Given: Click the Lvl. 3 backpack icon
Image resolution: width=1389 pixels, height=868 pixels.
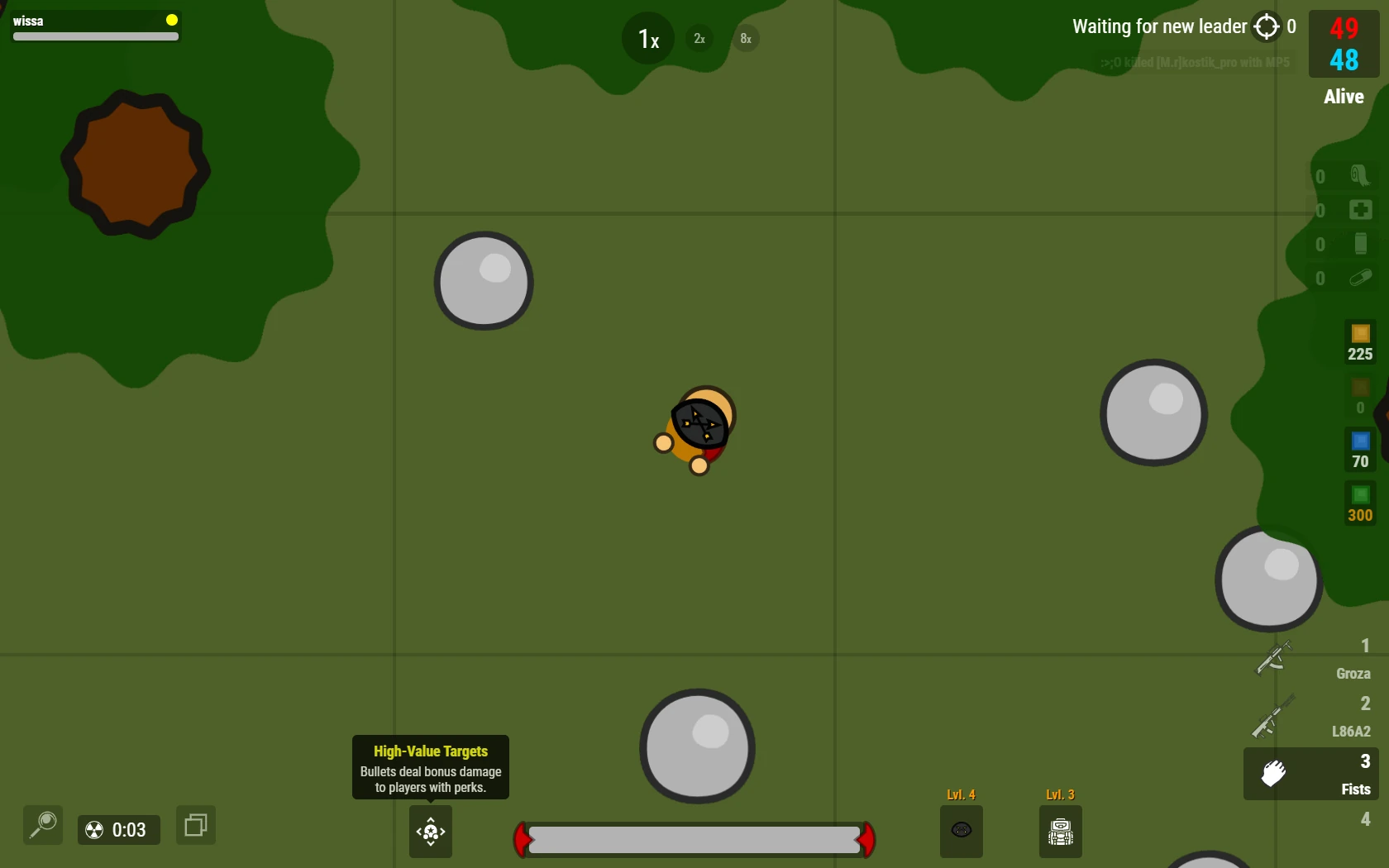Looking at the screenshot, I should tap(1060, 831).
